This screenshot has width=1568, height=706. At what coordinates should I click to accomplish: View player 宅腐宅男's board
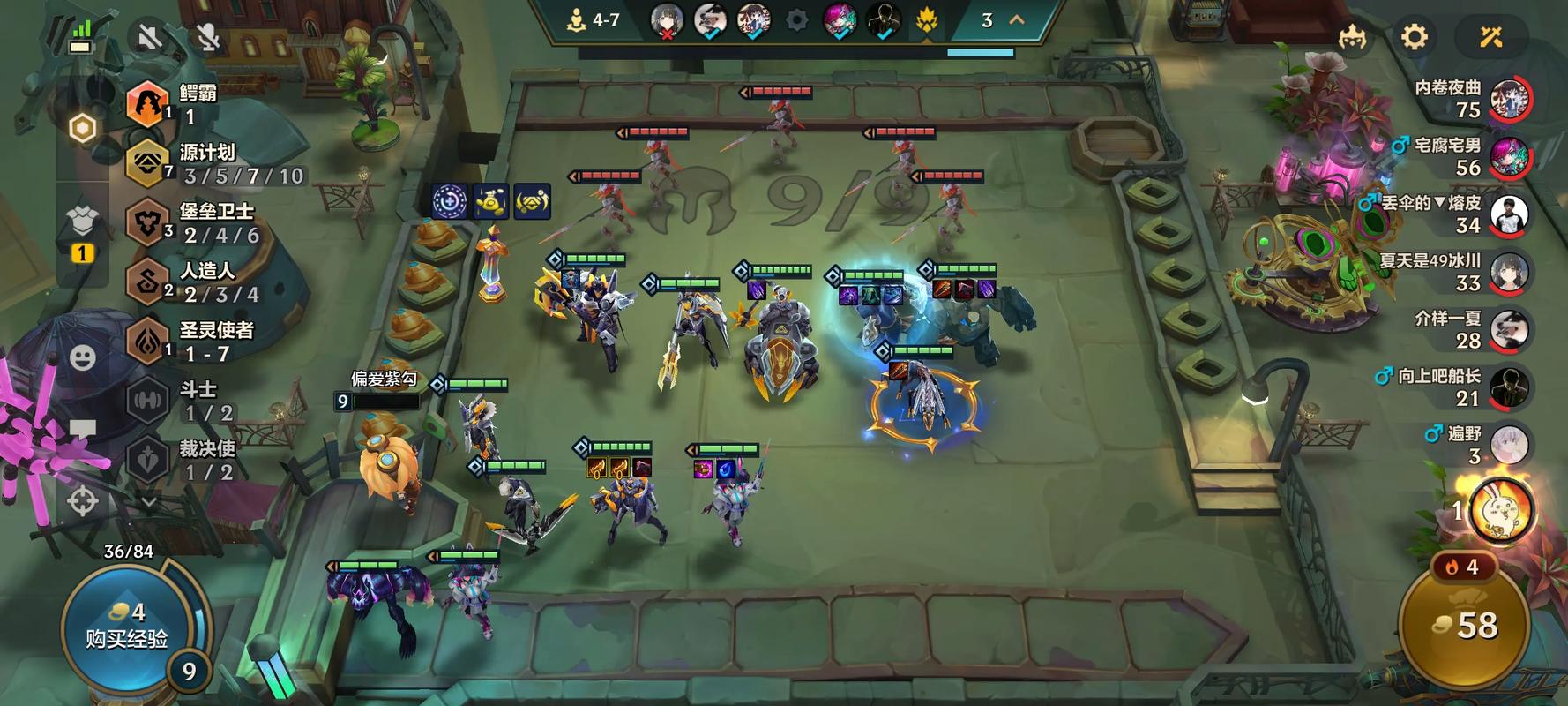(1509, 156)
